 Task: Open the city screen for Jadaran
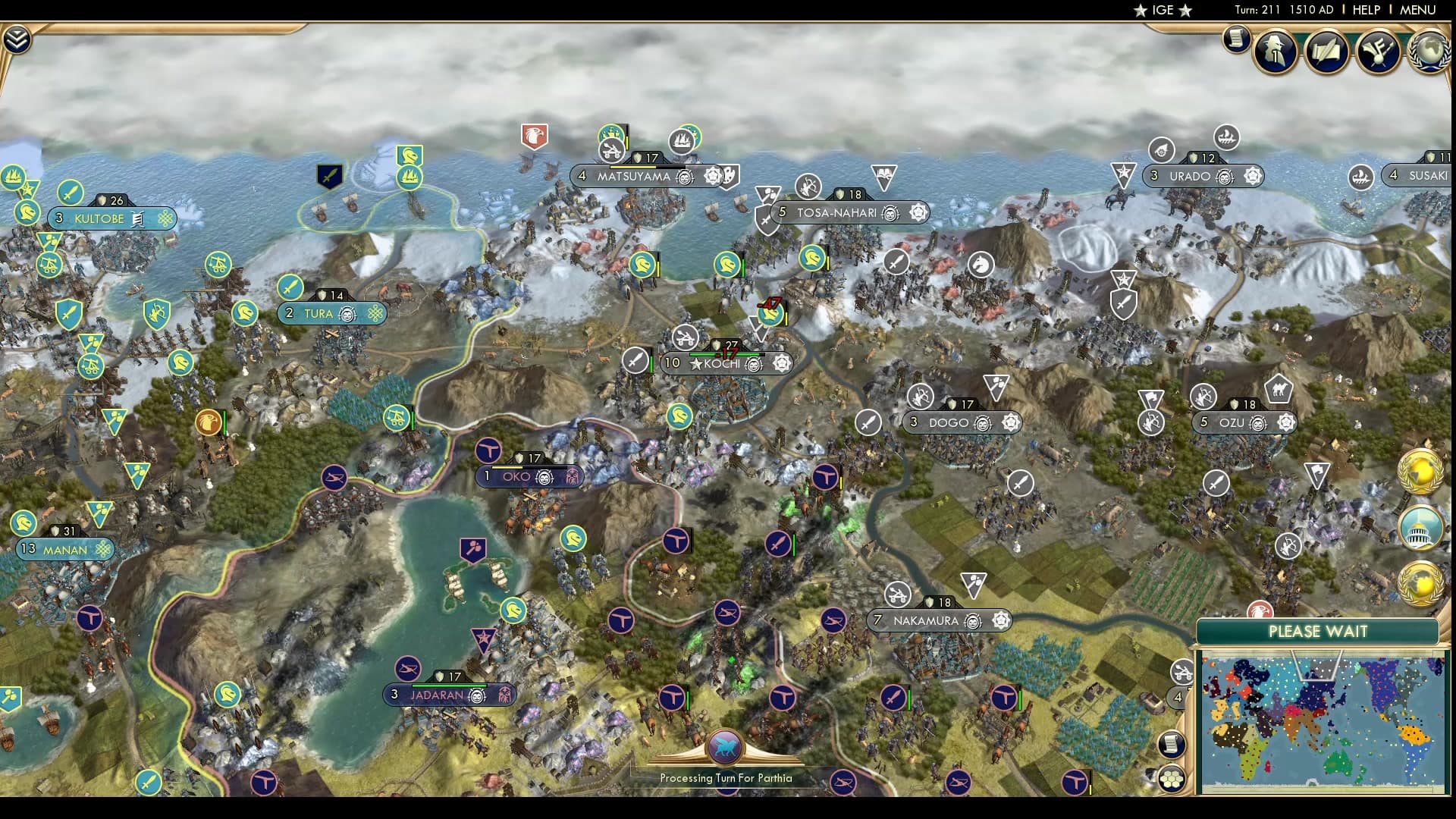click(x=438, y=694)
